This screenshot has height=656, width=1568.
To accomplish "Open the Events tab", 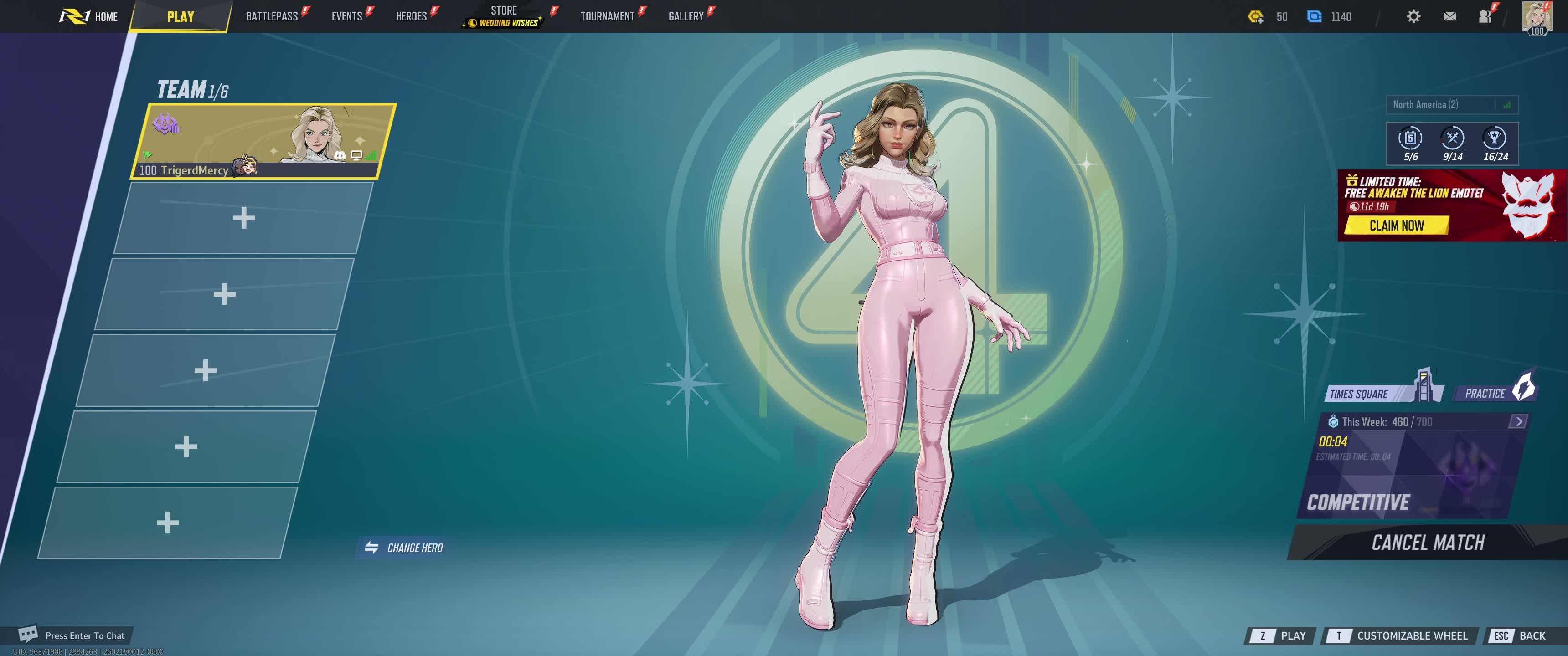I will 347,16.
